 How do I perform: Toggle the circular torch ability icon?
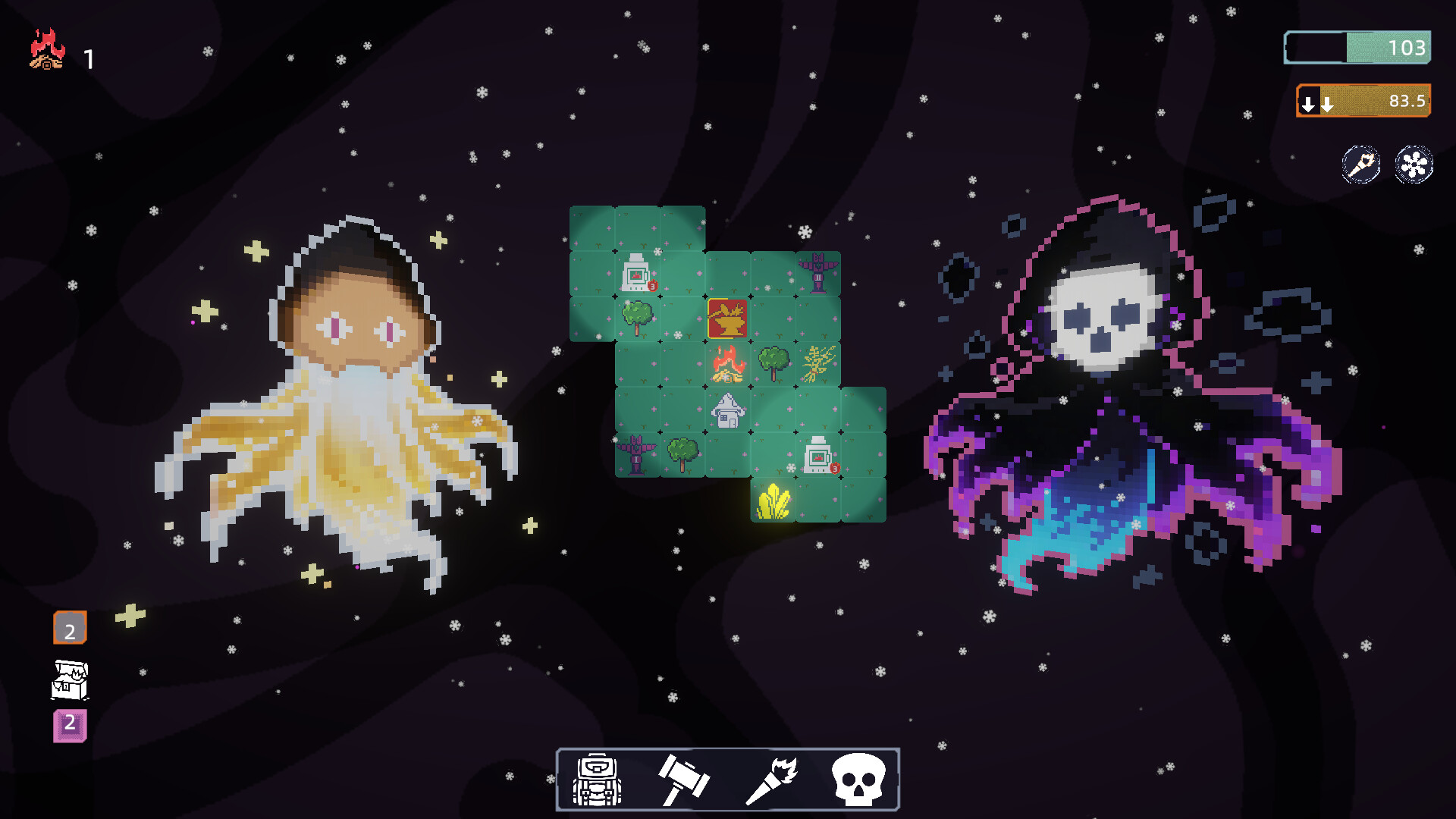(1361, 165)
